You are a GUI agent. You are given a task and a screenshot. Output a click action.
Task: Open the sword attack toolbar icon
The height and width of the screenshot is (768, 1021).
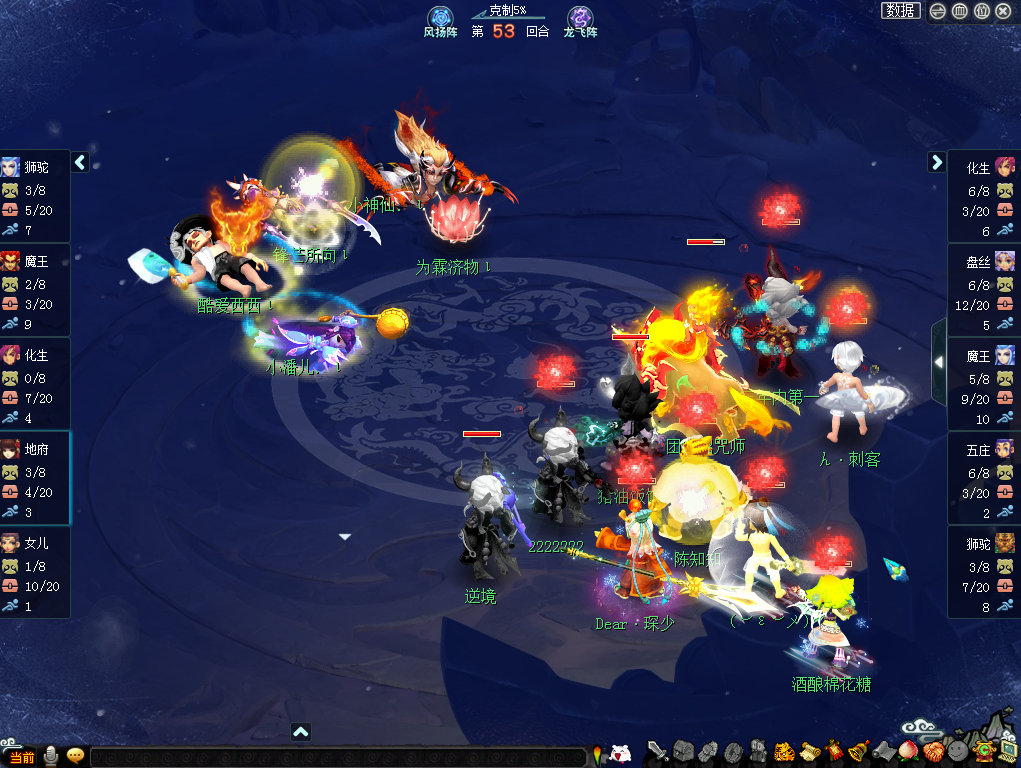coord(657,750)
